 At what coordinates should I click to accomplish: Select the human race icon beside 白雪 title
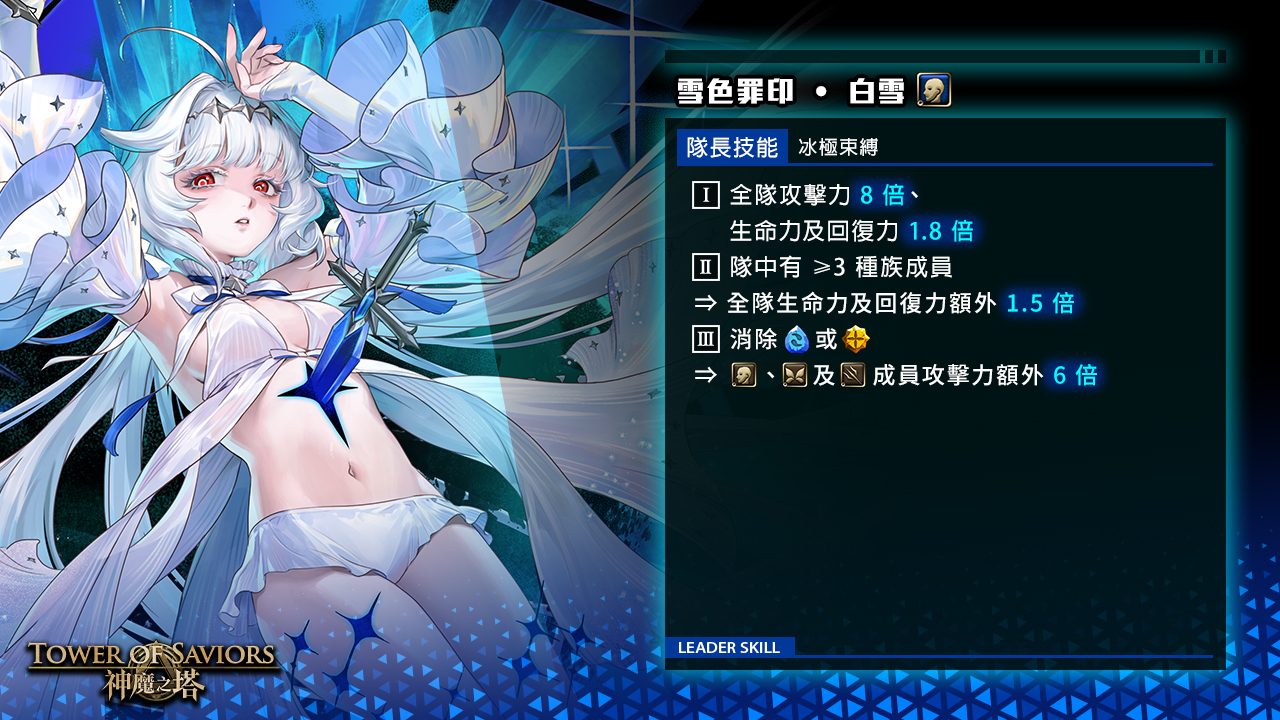point(934,92)
